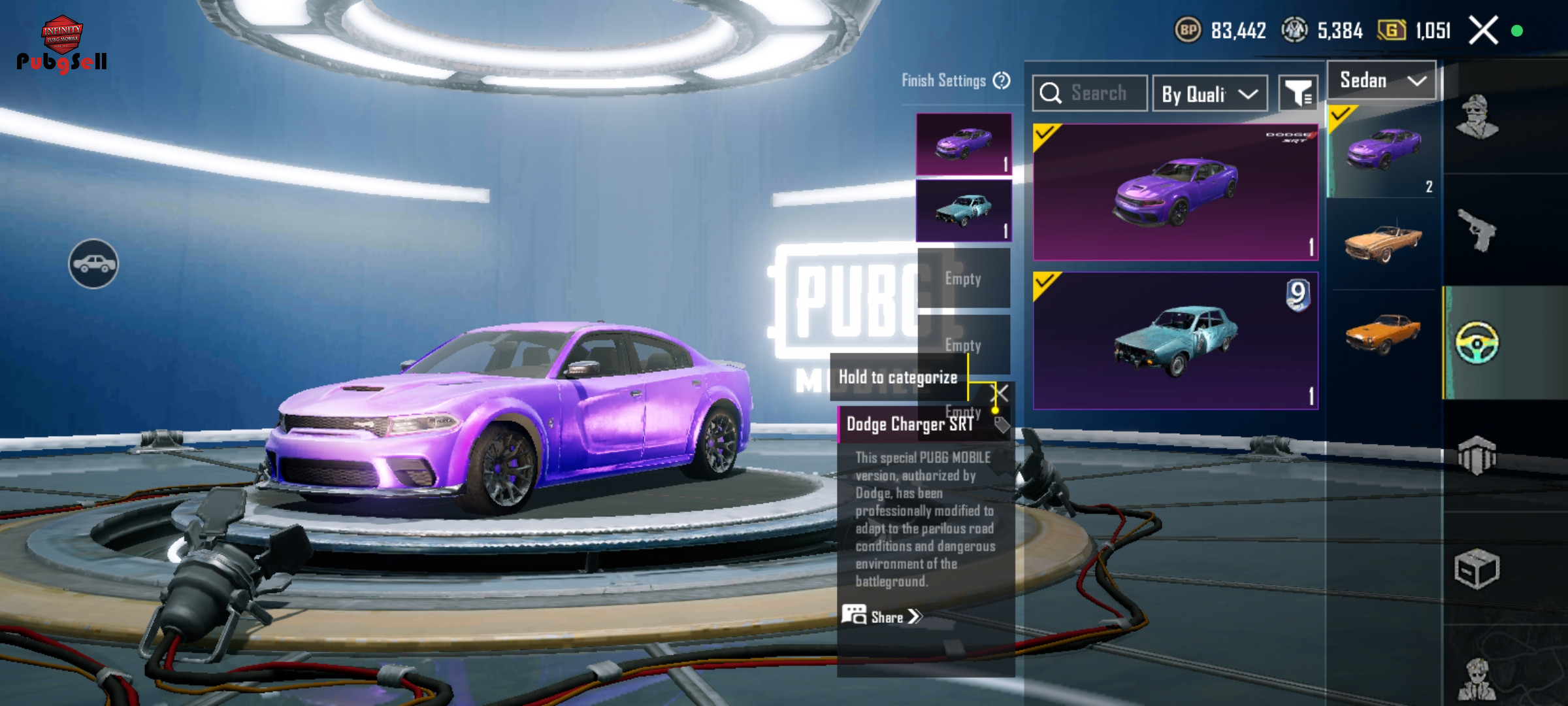
Task: Share the Dodge Charger SRT
Action: click(x=882, y=616)
